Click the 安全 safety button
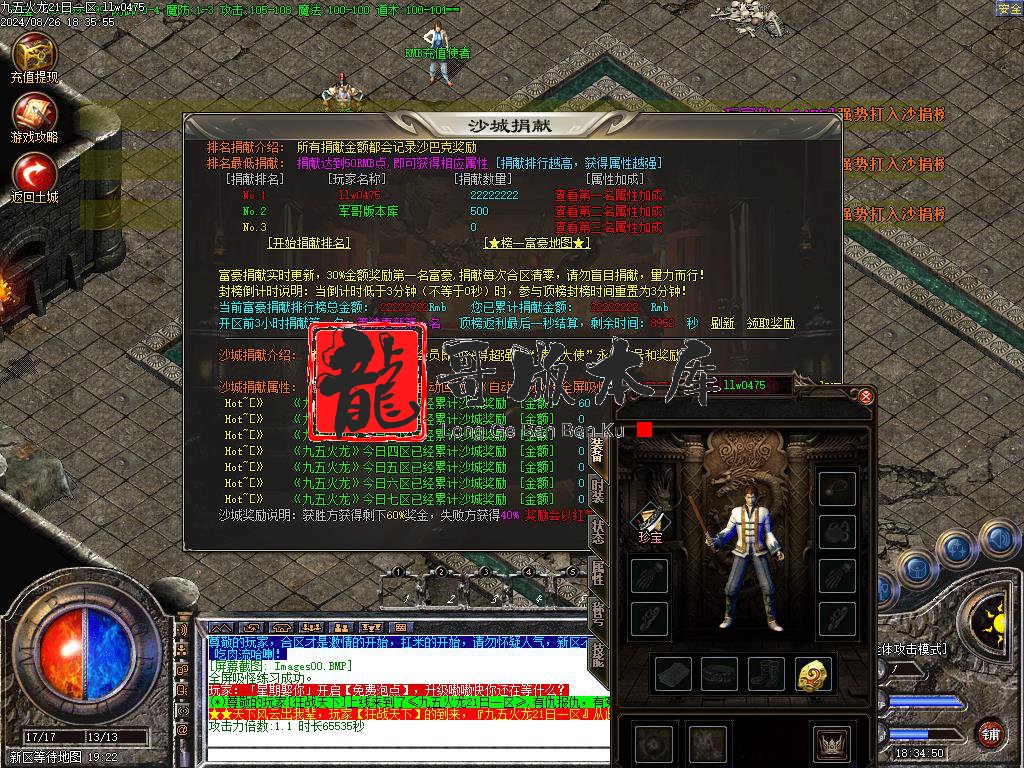Screen dimensions: 1024x768 [1009, 9]
